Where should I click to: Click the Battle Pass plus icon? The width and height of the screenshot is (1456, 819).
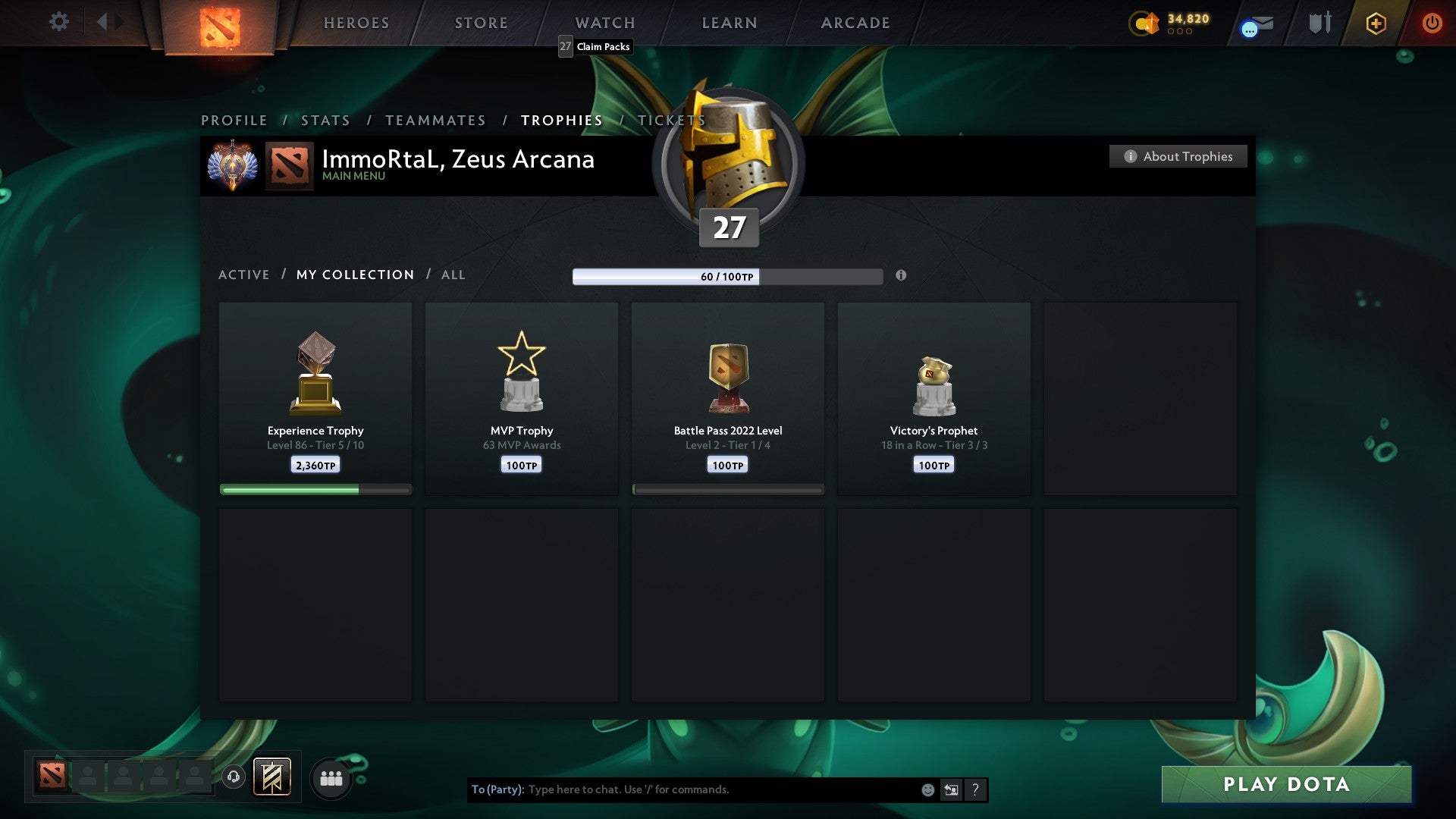tap(1376, 23)
